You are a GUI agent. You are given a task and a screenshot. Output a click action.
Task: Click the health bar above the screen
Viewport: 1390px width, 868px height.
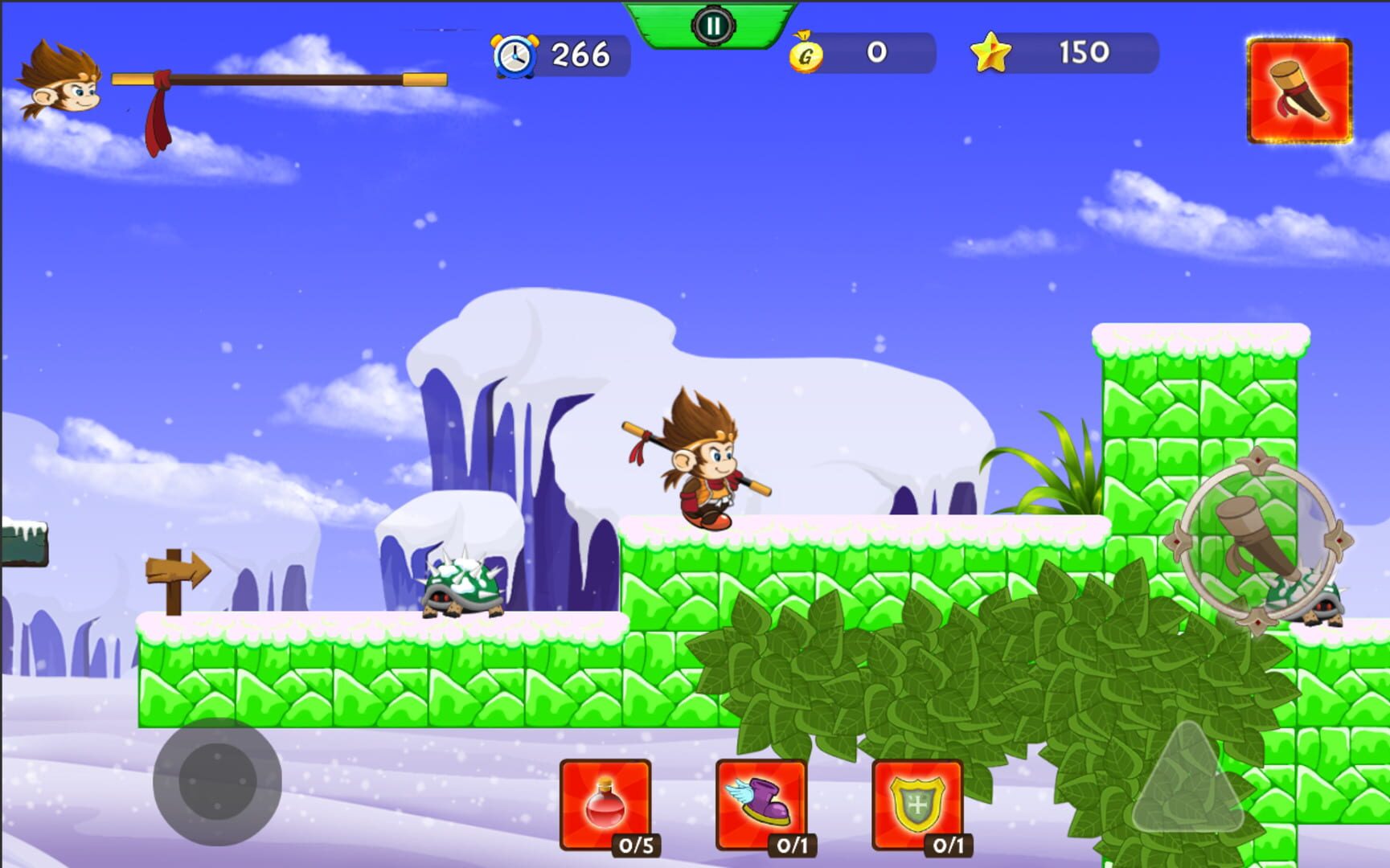[x=281, y=79]
